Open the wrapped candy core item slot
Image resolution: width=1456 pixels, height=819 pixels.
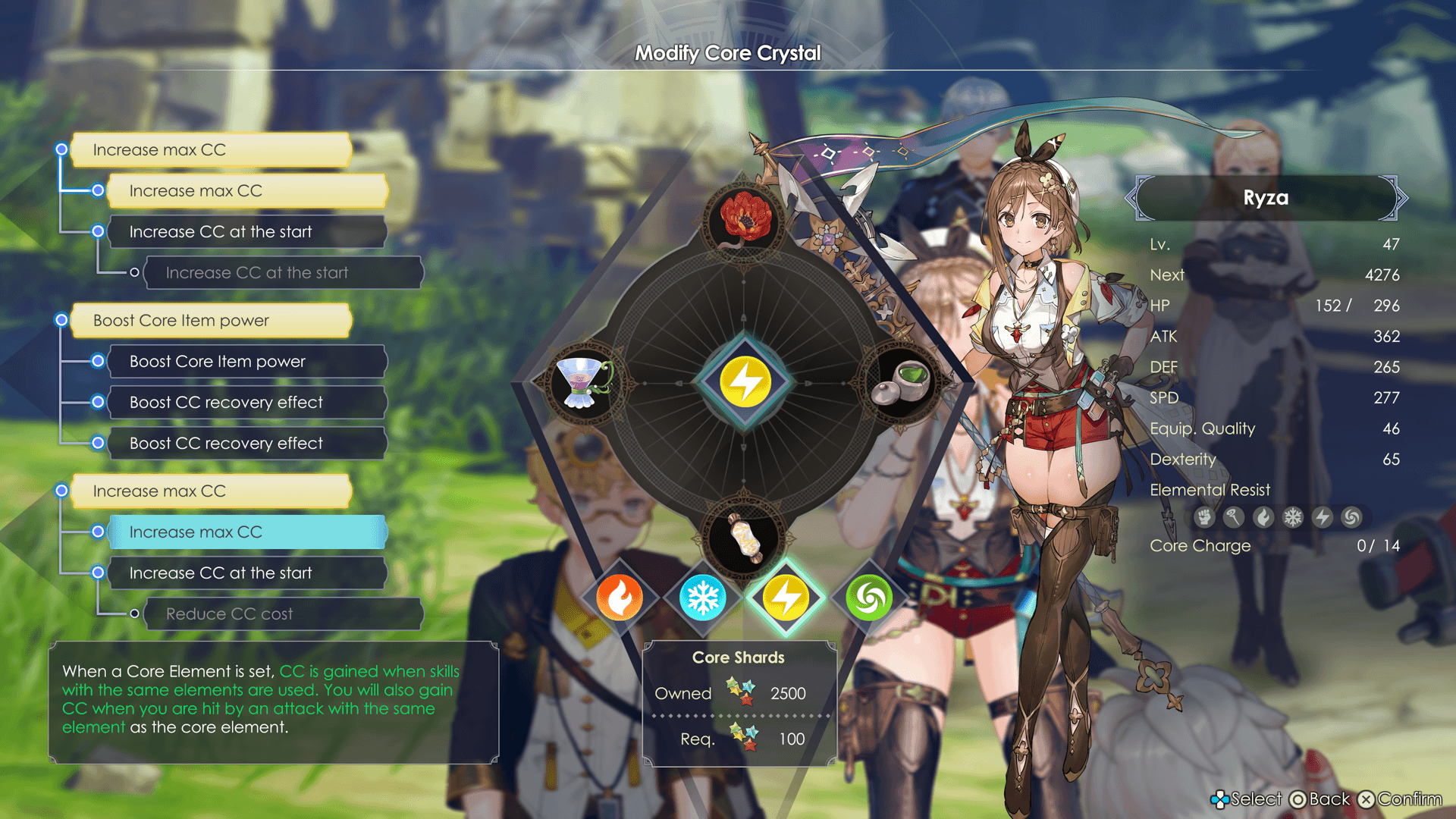click(744, 538)
